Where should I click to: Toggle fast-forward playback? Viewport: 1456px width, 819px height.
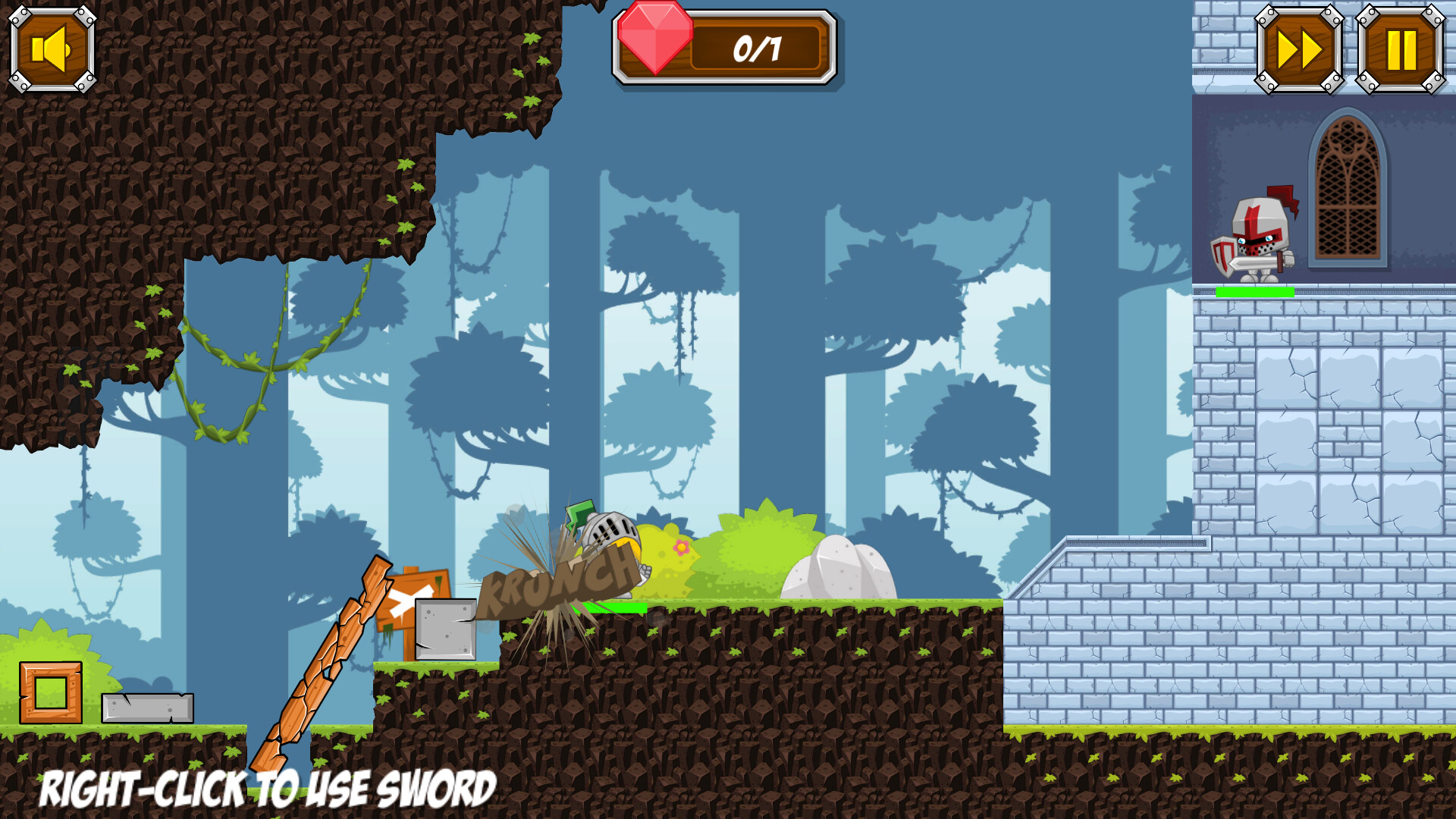coord(1298,49)
